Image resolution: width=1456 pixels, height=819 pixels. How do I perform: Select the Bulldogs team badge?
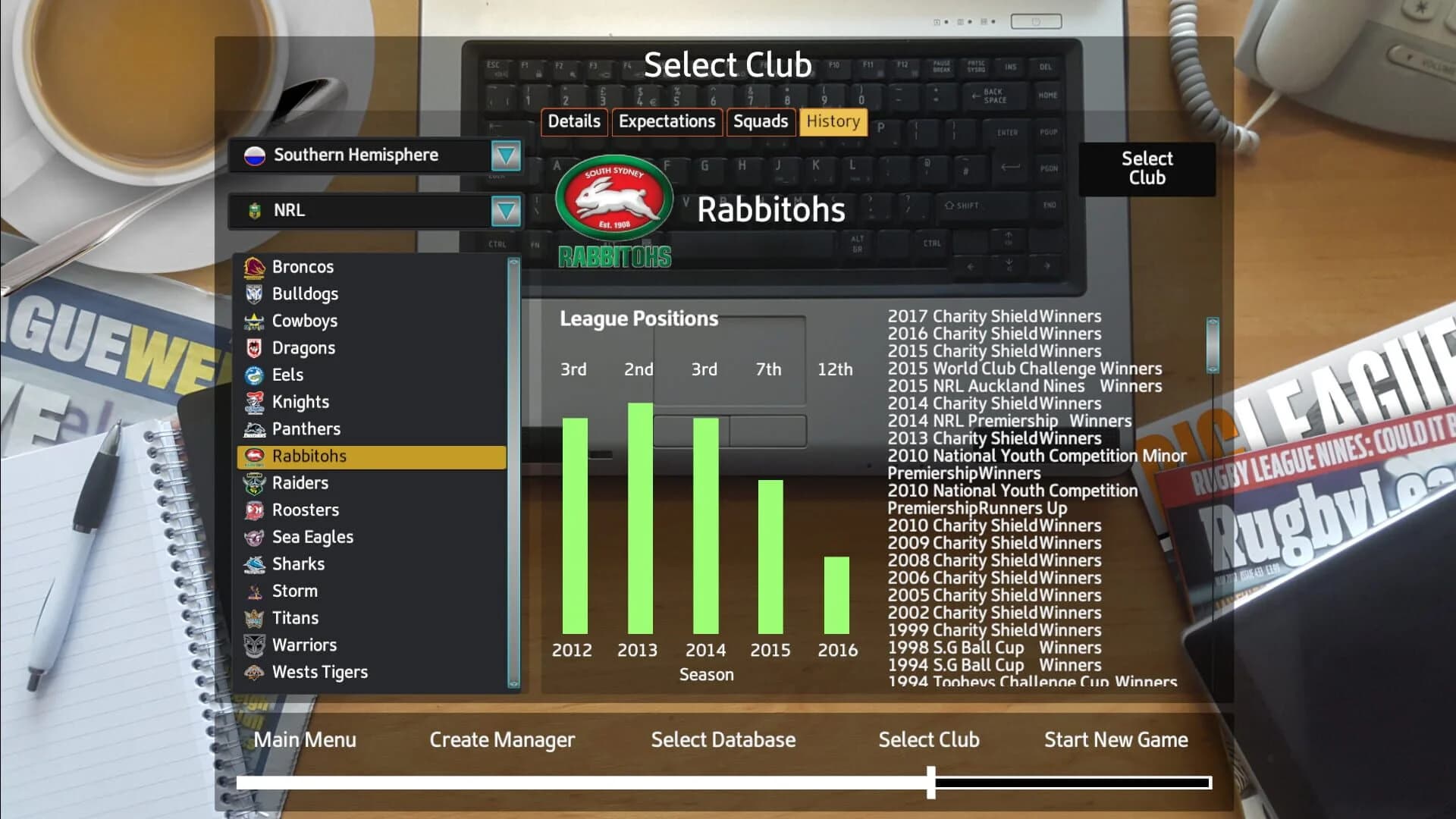(255, 293)
